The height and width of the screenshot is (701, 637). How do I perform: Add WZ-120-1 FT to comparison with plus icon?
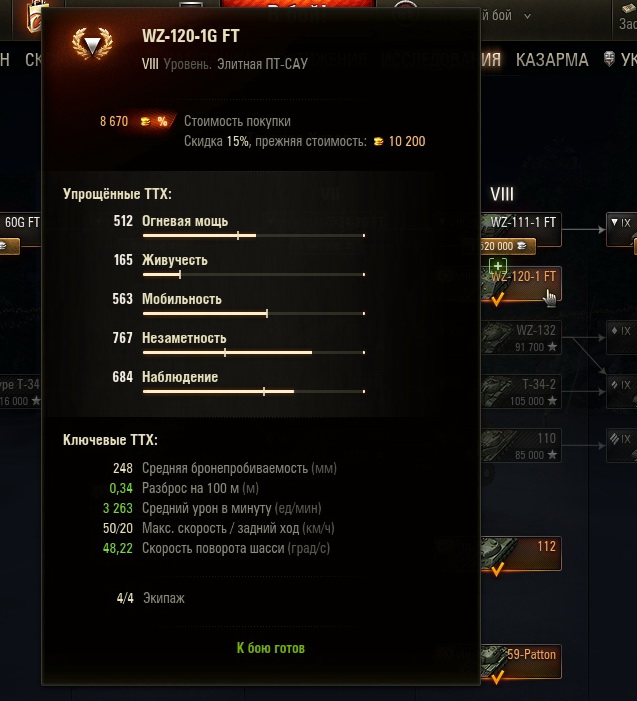pos(499,265)
